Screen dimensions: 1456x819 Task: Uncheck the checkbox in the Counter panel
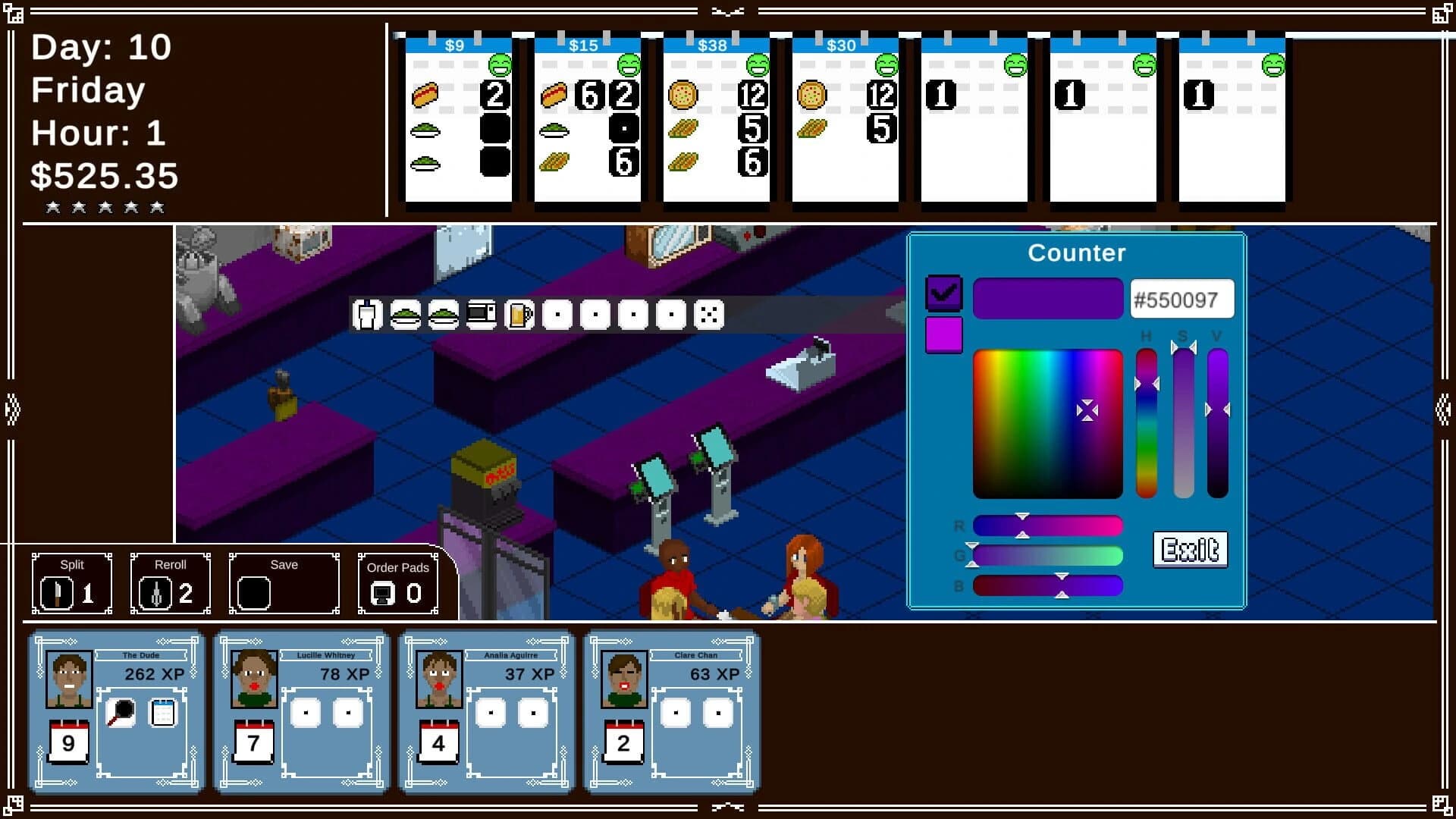coord(944,293)
